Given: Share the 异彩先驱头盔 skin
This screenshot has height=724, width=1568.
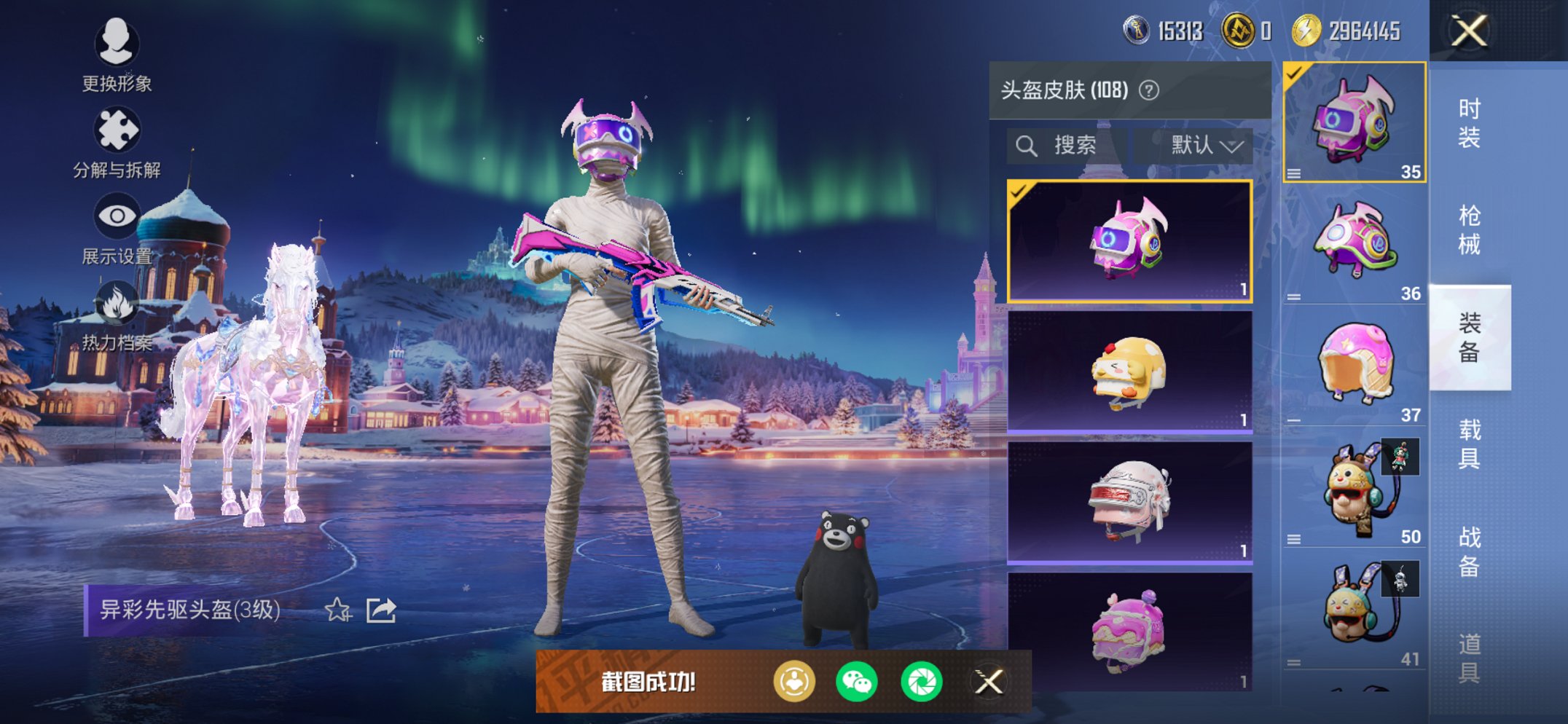Looking at the screenshot, I should 381,610.
